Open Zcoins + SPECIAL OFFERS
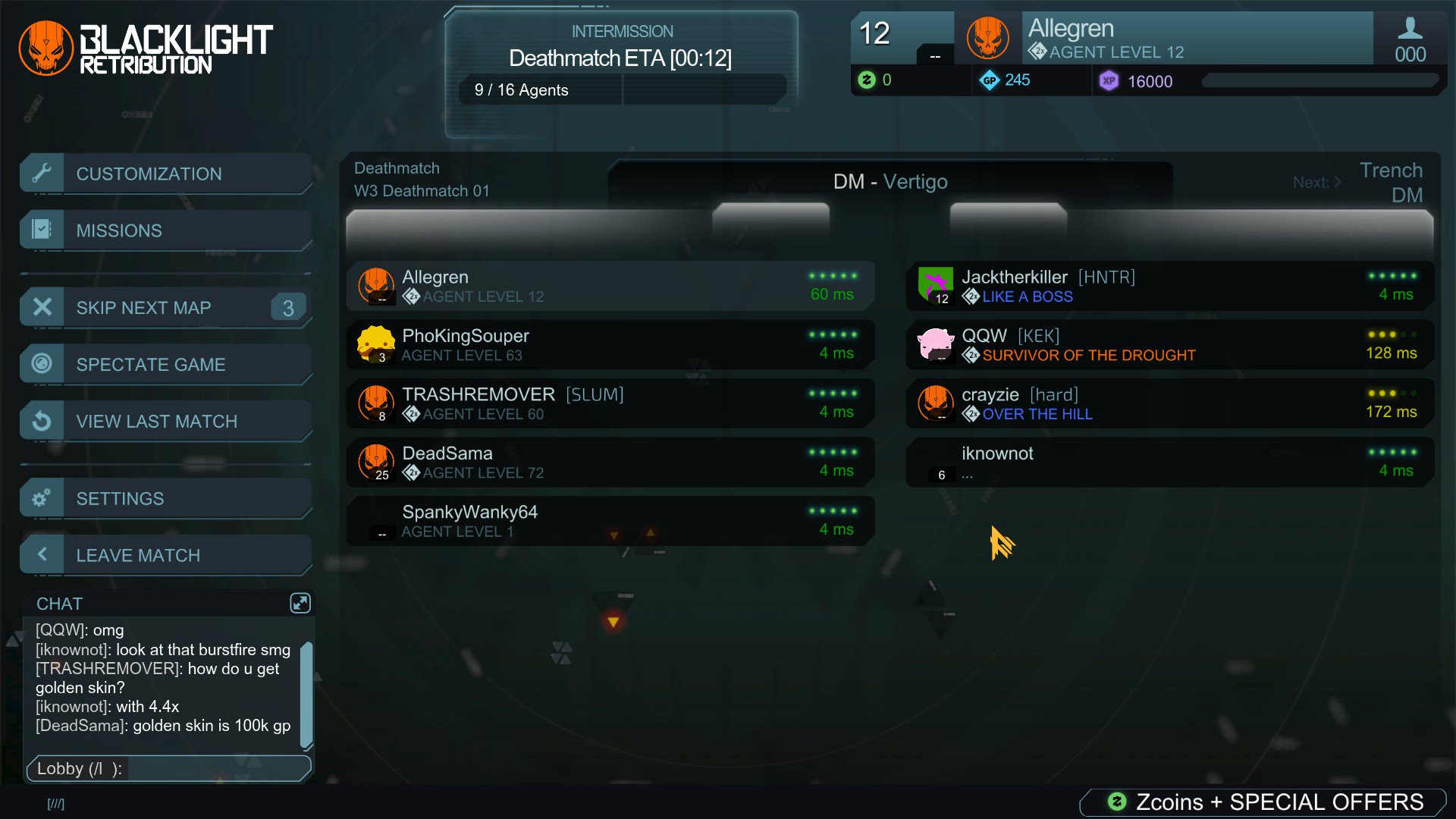The height and width of the screenshot is (819, 1456). (x=1263, y=802)
